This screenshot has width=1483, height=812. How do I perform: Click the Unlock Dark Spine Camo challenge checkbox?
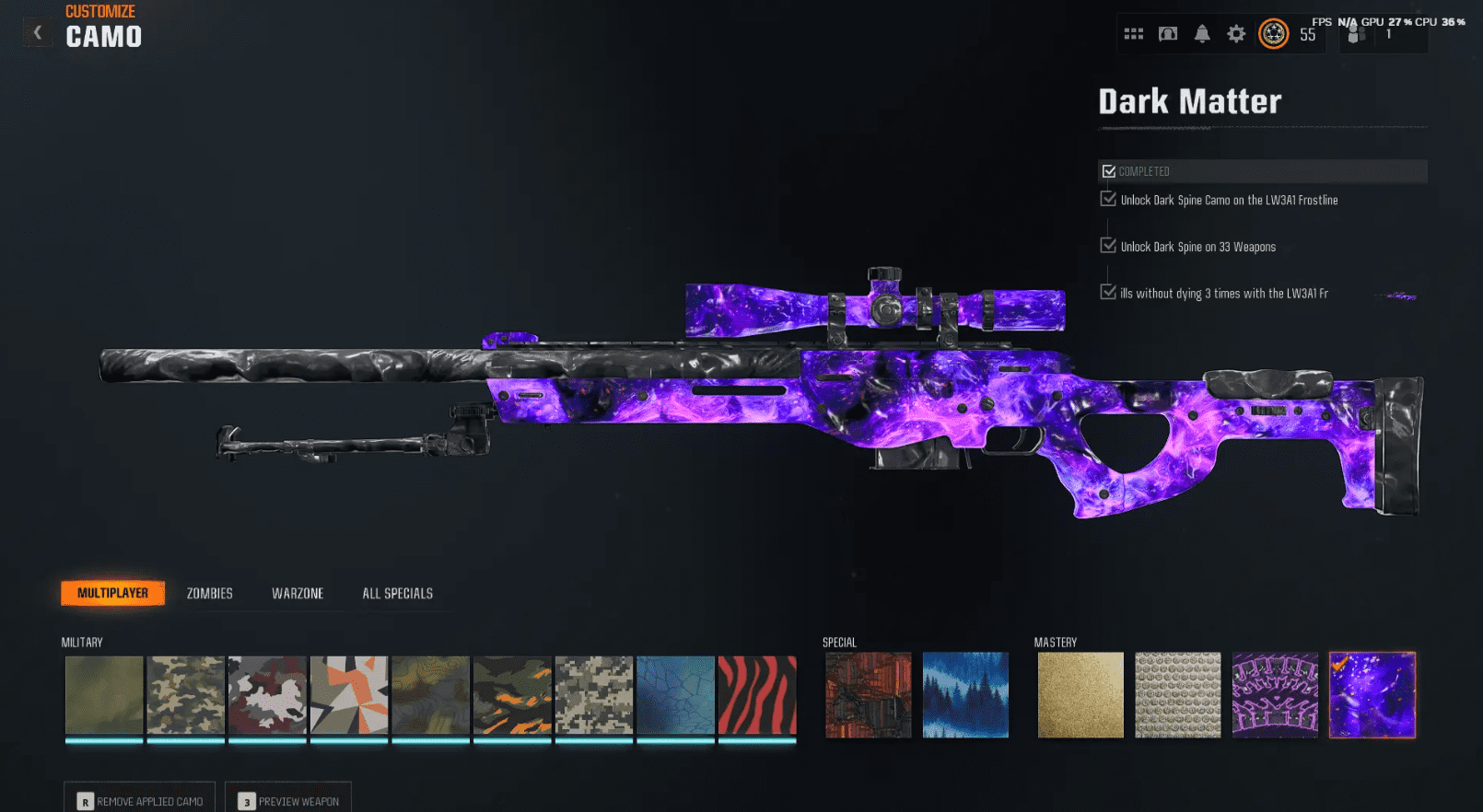pos(1106,199)
